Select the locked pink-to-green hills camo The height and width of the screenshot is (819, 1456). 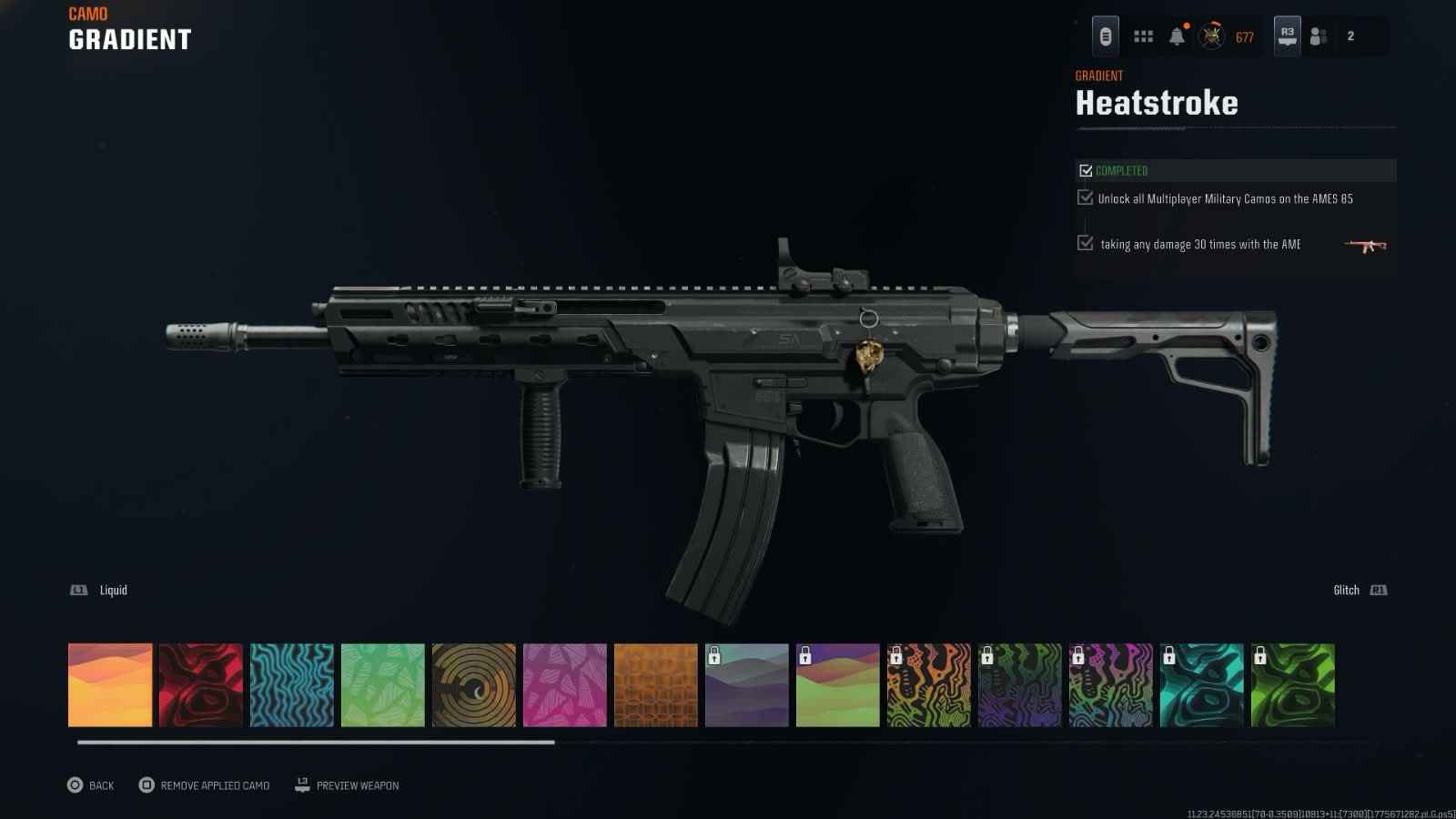[x=838, y=685]
